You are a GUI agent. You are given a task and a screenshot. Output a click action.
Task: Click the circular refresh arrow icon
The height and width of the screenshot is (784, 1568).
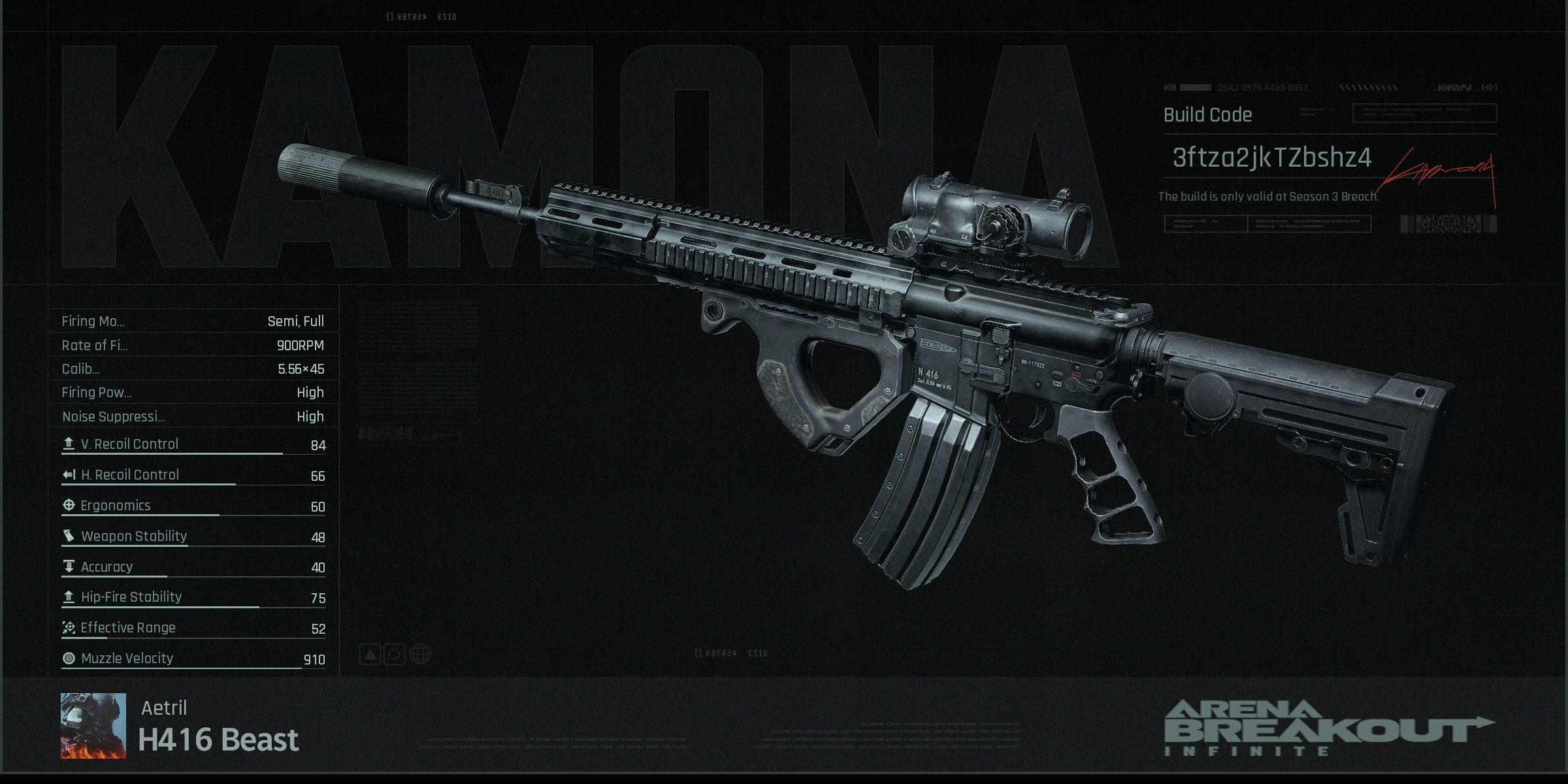[395, 654]
